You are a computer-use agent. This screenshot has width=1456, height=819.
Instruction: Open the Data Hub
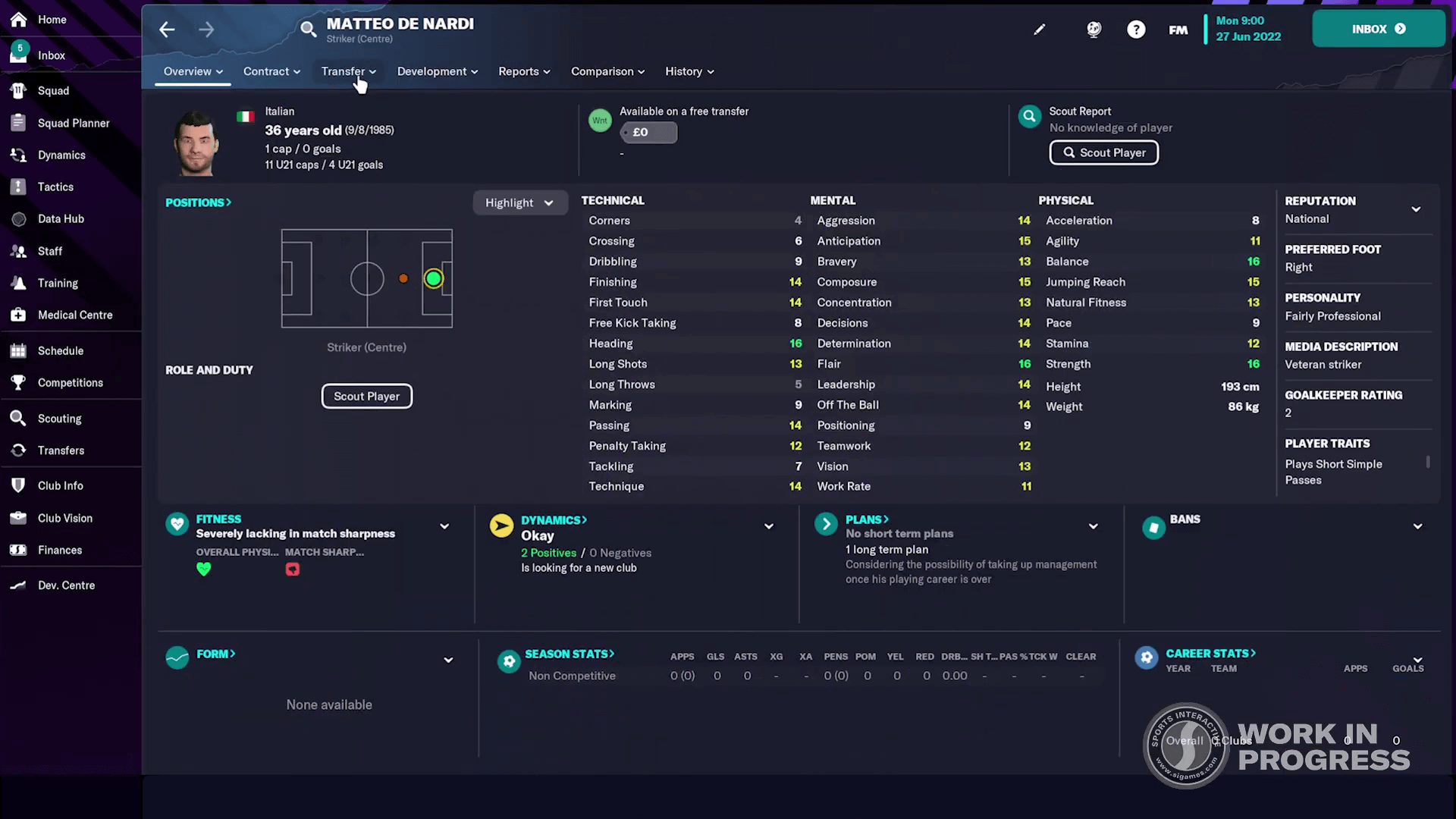pyautogui.click(x=61, y=218)
